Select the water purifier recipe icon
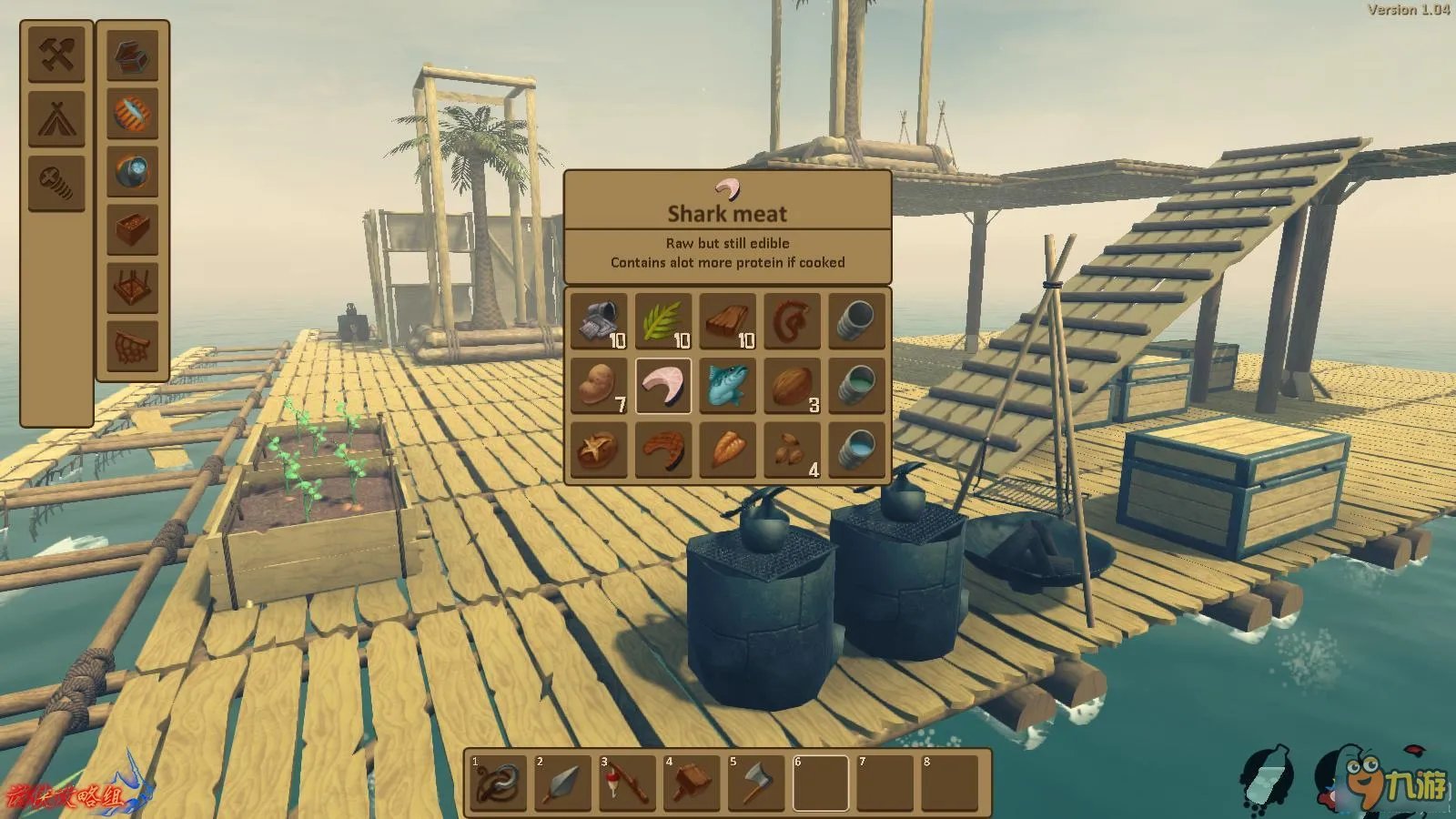Screen dimensions: 1456x819 (x=133, y=171)
